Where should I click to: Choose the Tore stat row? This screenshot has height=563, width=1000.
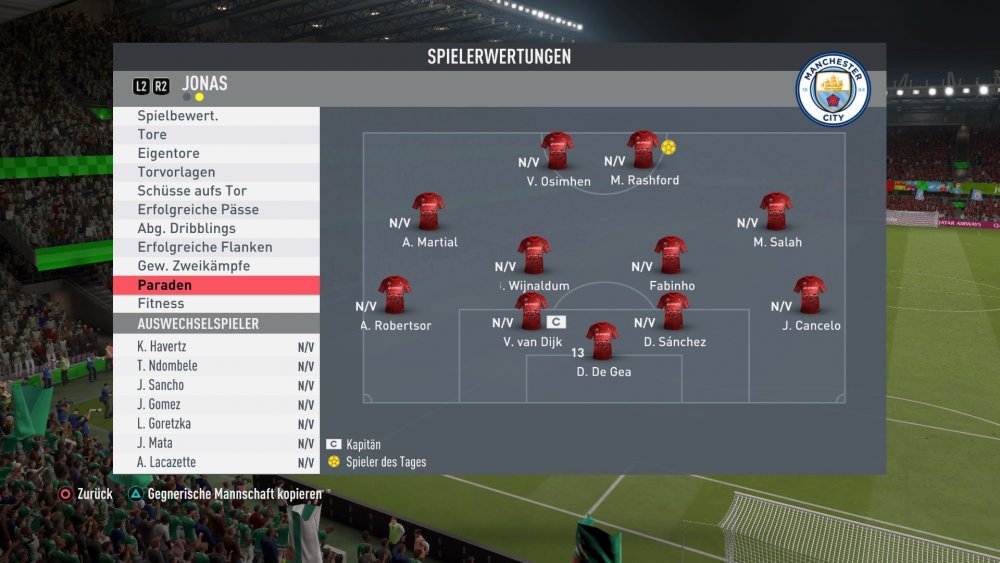(x=216, y=135)
